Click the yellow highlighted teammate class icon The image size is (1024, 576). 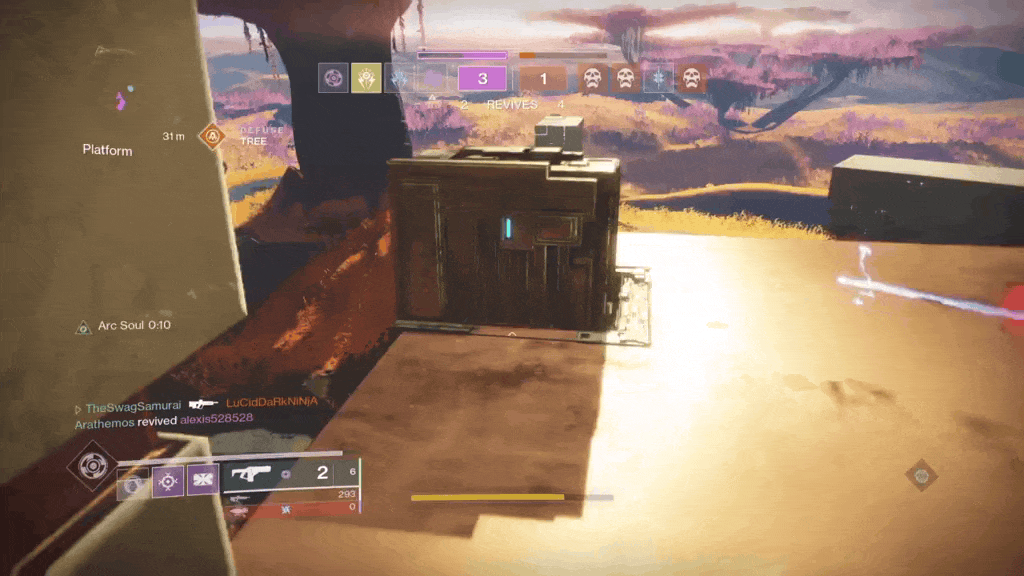365,78
